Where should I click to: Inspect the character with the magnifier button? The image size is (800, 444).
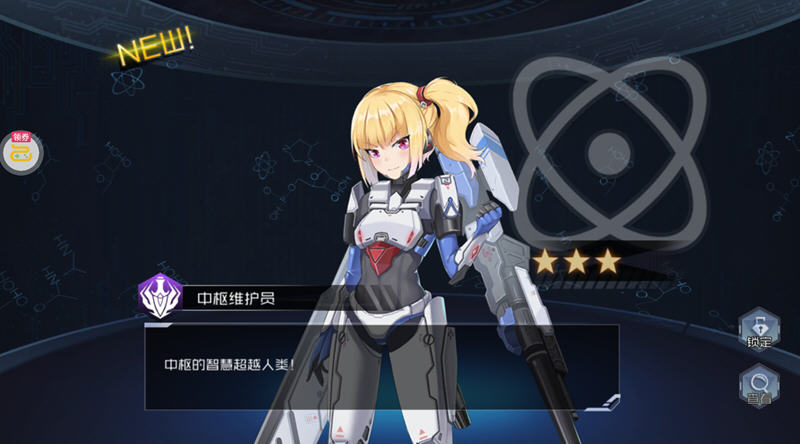(758, 386)
